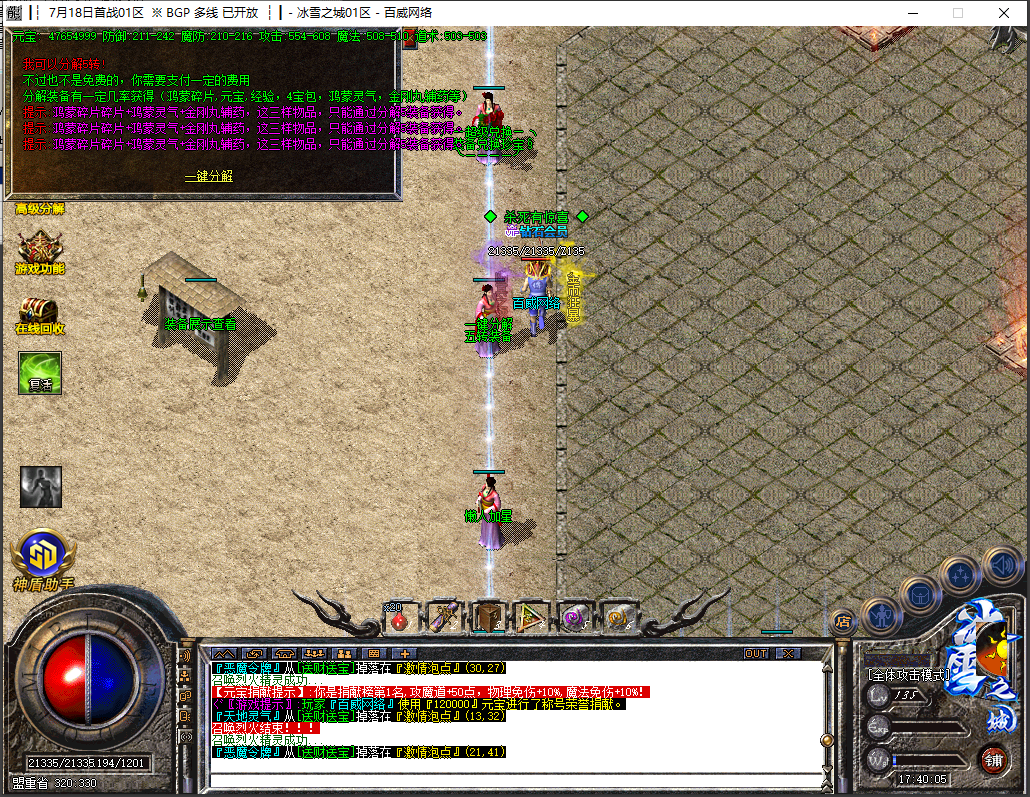Click the 一键分解 link in the dialog
Viewport: 1030px width, 797px height.
point(208,175)
